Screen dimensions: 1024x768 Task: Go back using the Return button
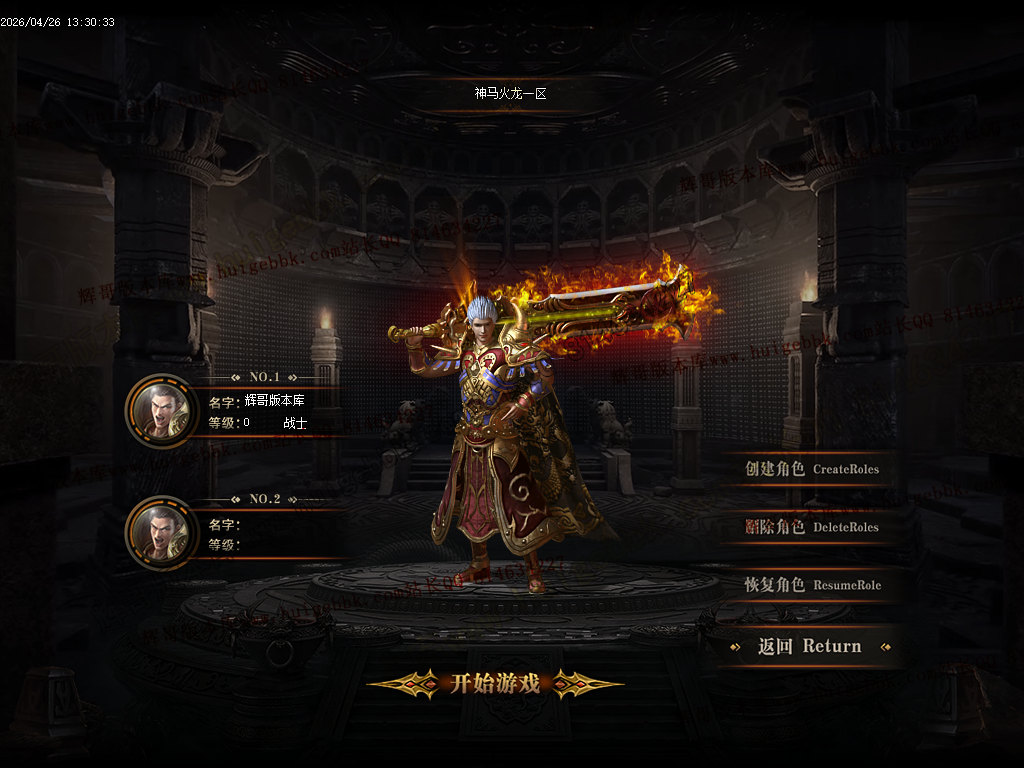click(x=809, y=646)
